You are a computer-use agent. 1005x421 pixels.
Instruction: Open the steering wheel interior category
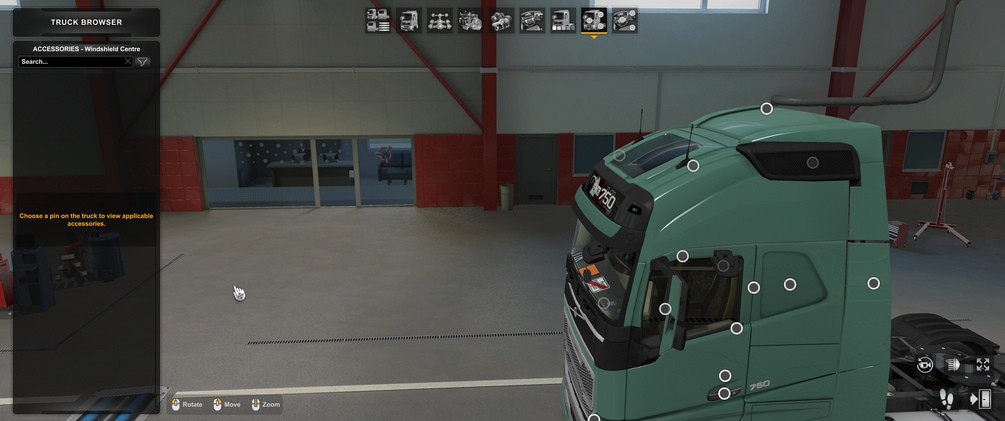coord(532,20)
